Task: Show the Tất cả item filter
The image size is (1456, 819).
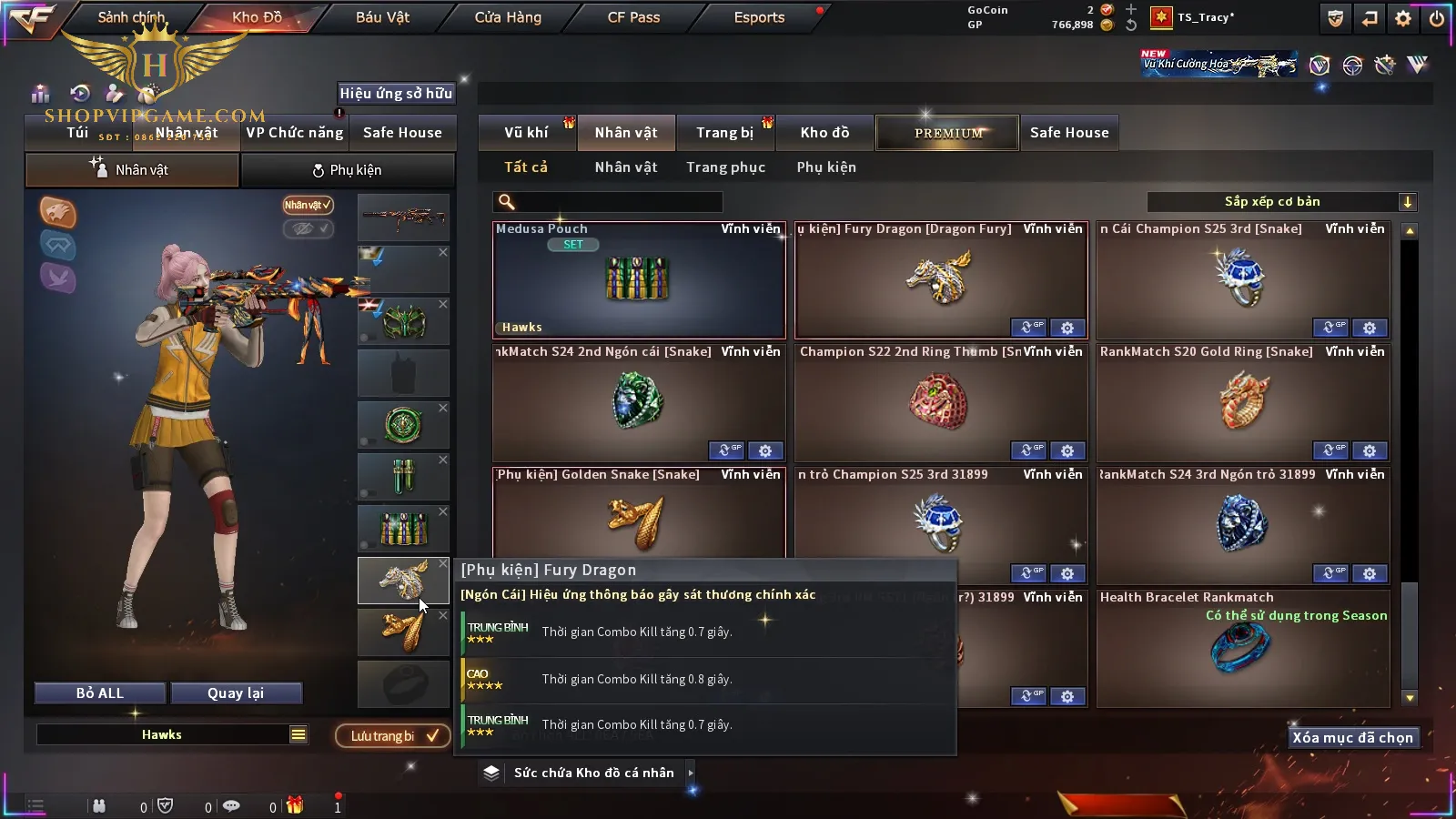Action: (x=526, y=167)
